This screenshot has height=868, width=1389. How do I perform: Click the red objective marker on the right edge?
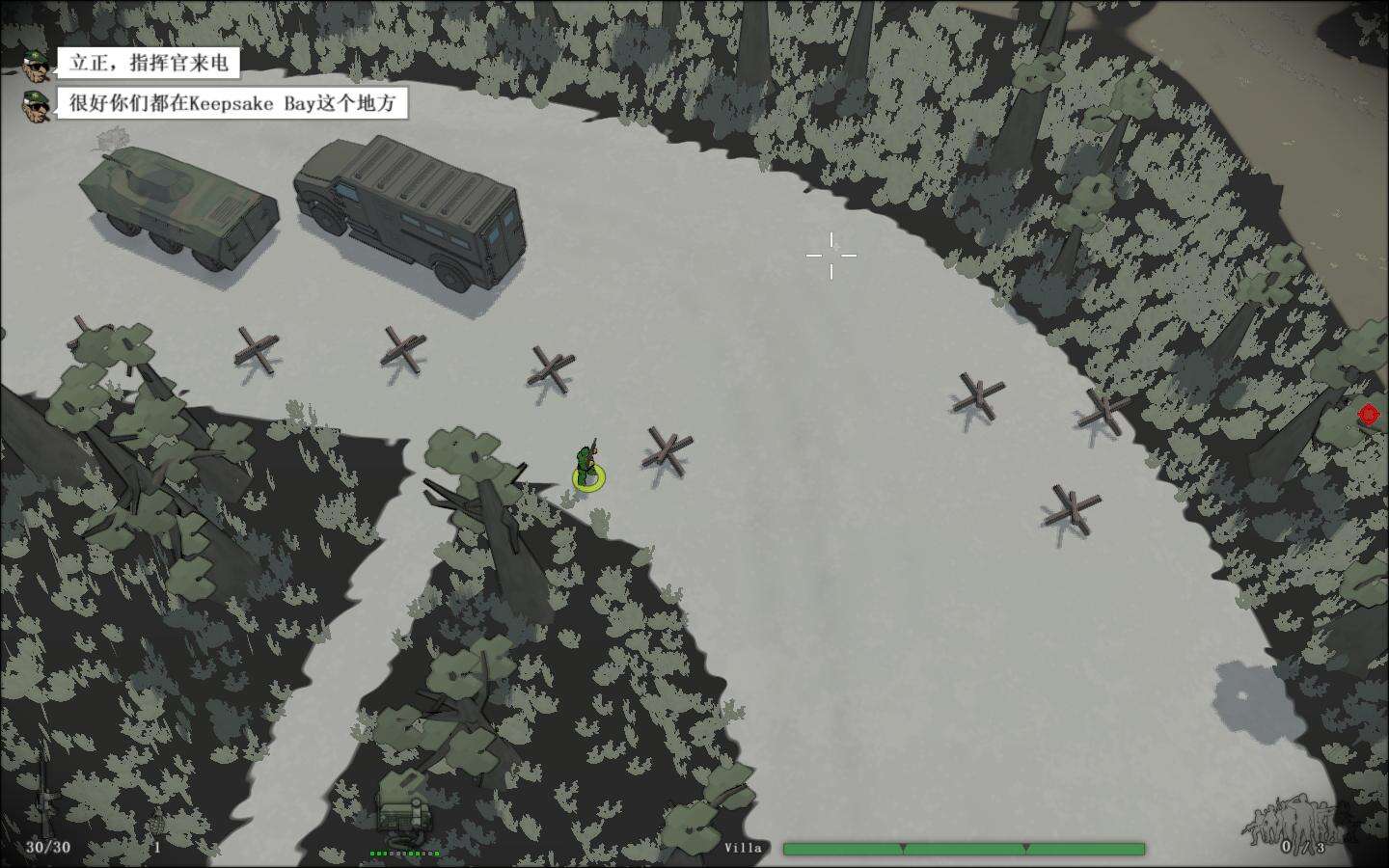point(1367,416)
